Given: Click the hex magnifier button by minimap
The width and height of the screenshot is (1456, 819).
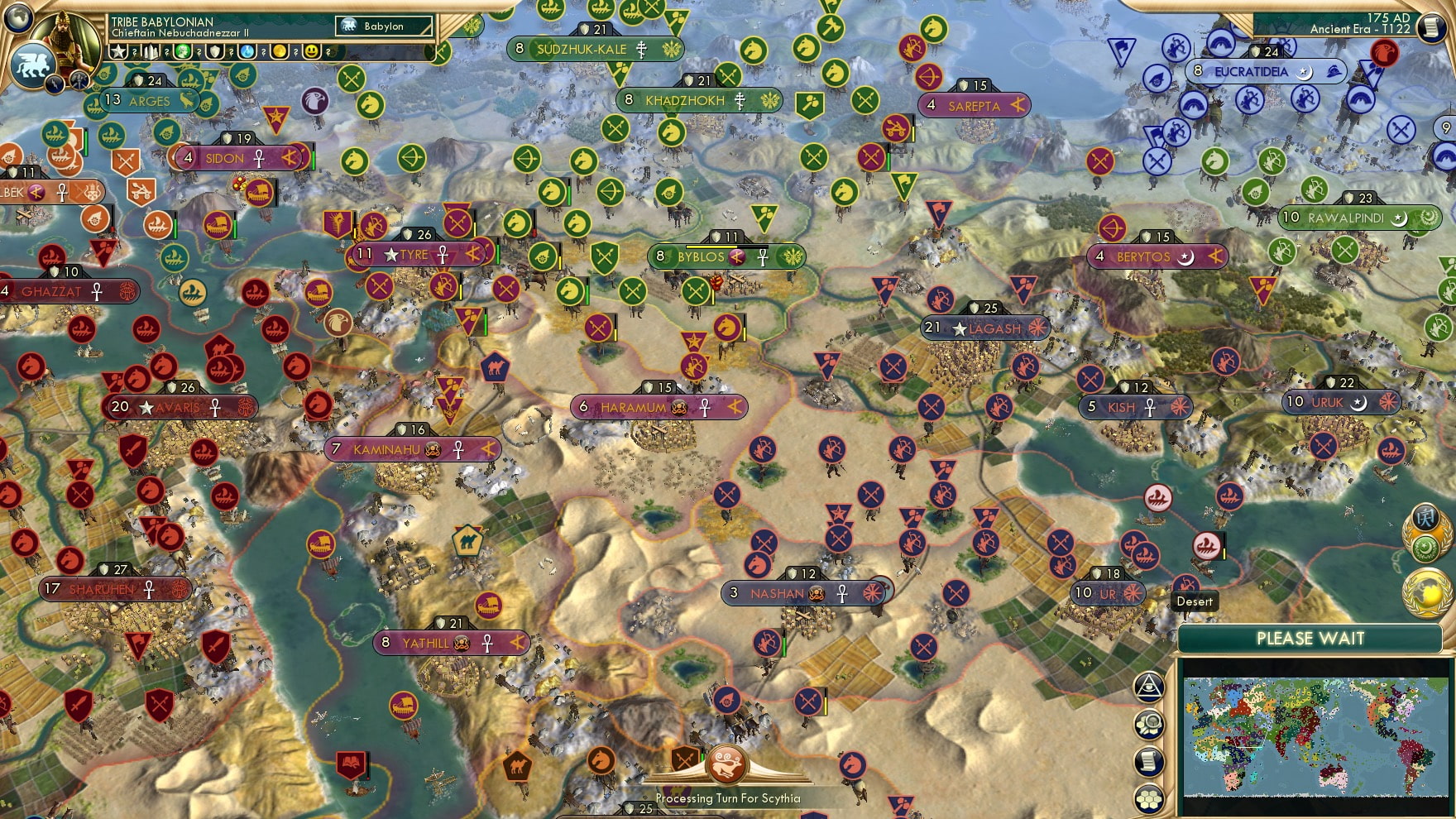Looking at the screenshot, I should [x=1149, y=725].
